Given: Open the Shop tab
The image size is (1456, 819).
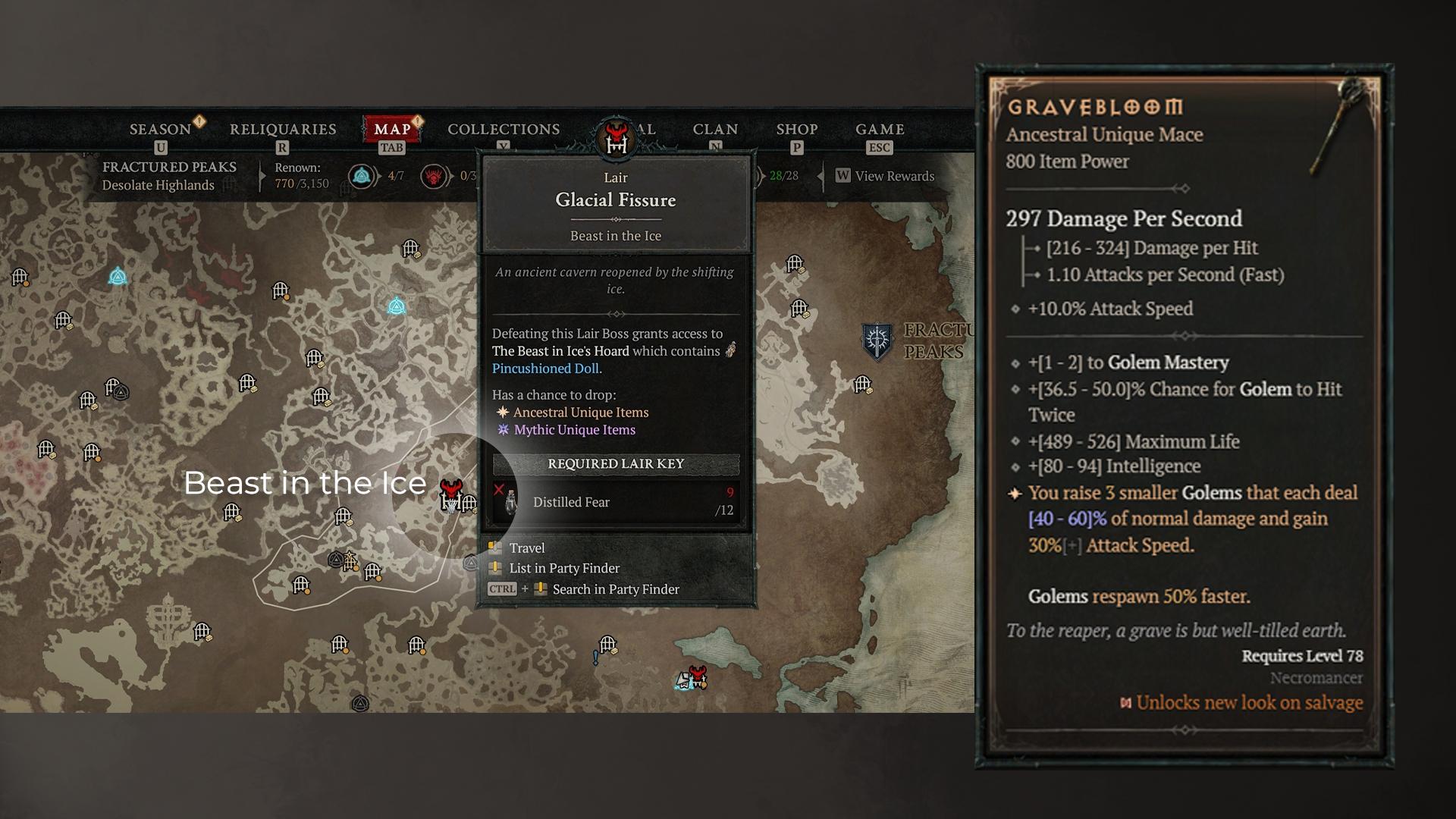Looking at the screenshot, I should point(797,130).
